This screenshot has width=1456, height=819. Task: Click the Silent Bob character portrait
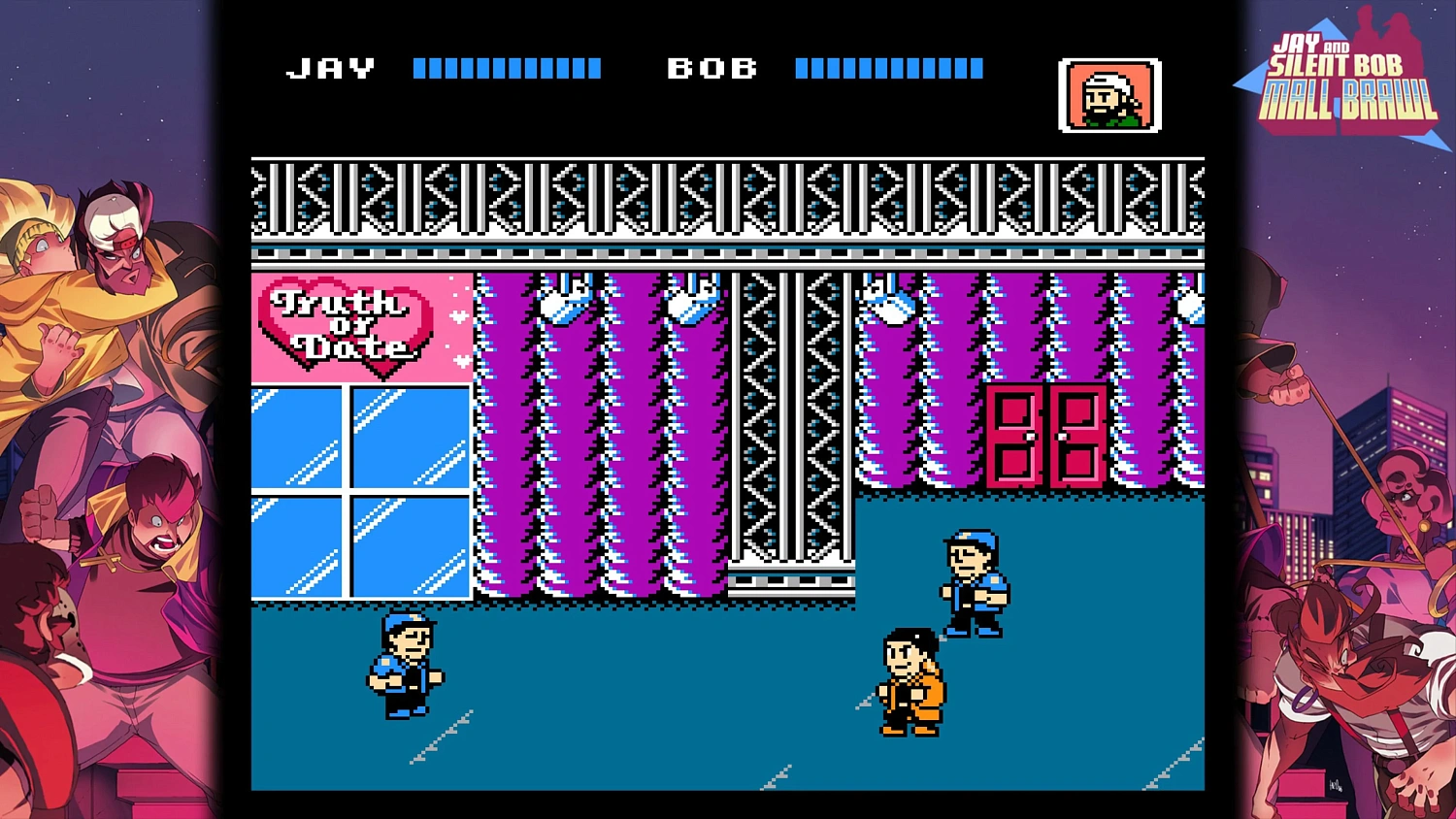pos(1110,93)
